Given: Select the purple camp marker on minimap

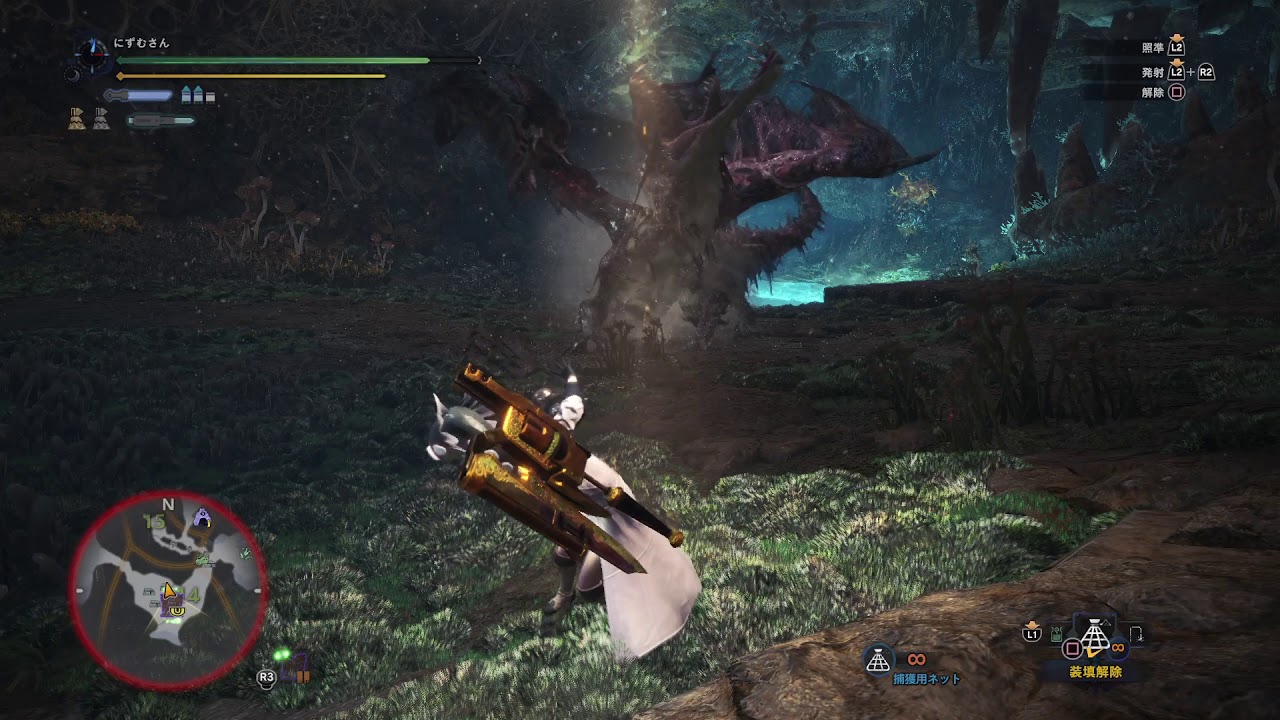Looking at the screenshot, I should click(x=202, y=517).
